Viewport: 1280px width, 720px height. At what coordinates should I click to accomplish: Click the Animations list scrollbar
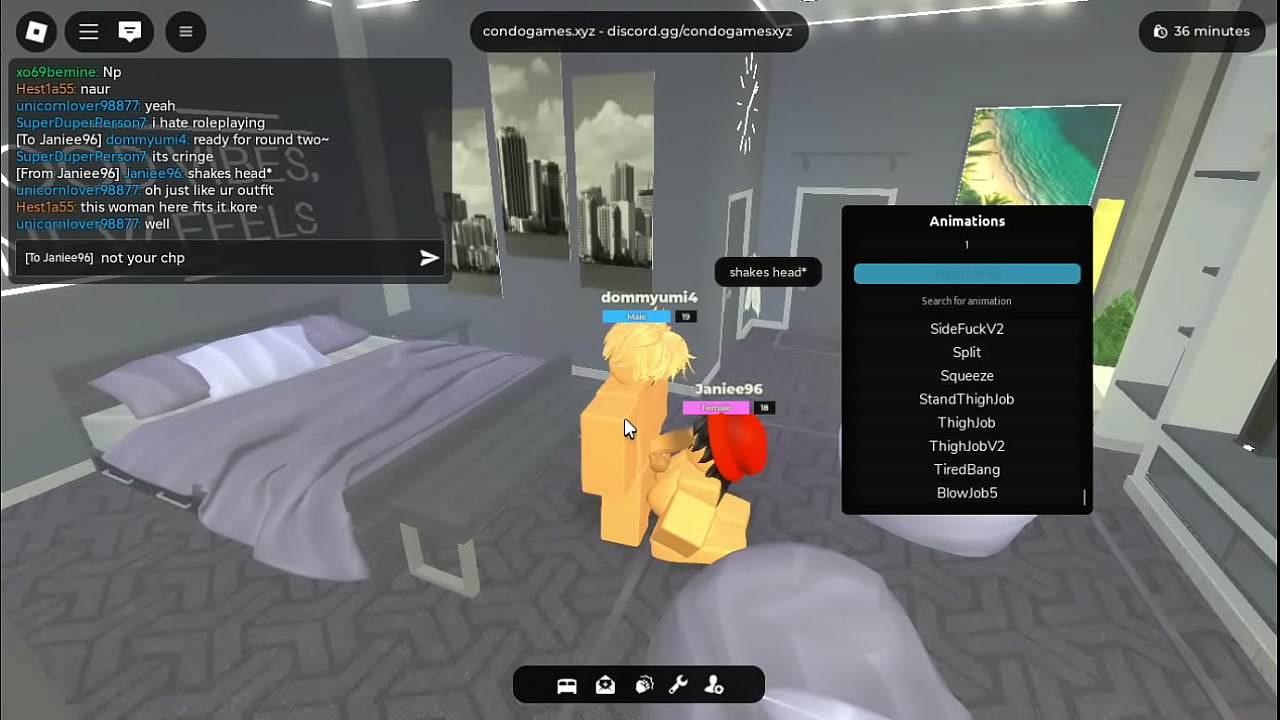tap(1084, 497)
